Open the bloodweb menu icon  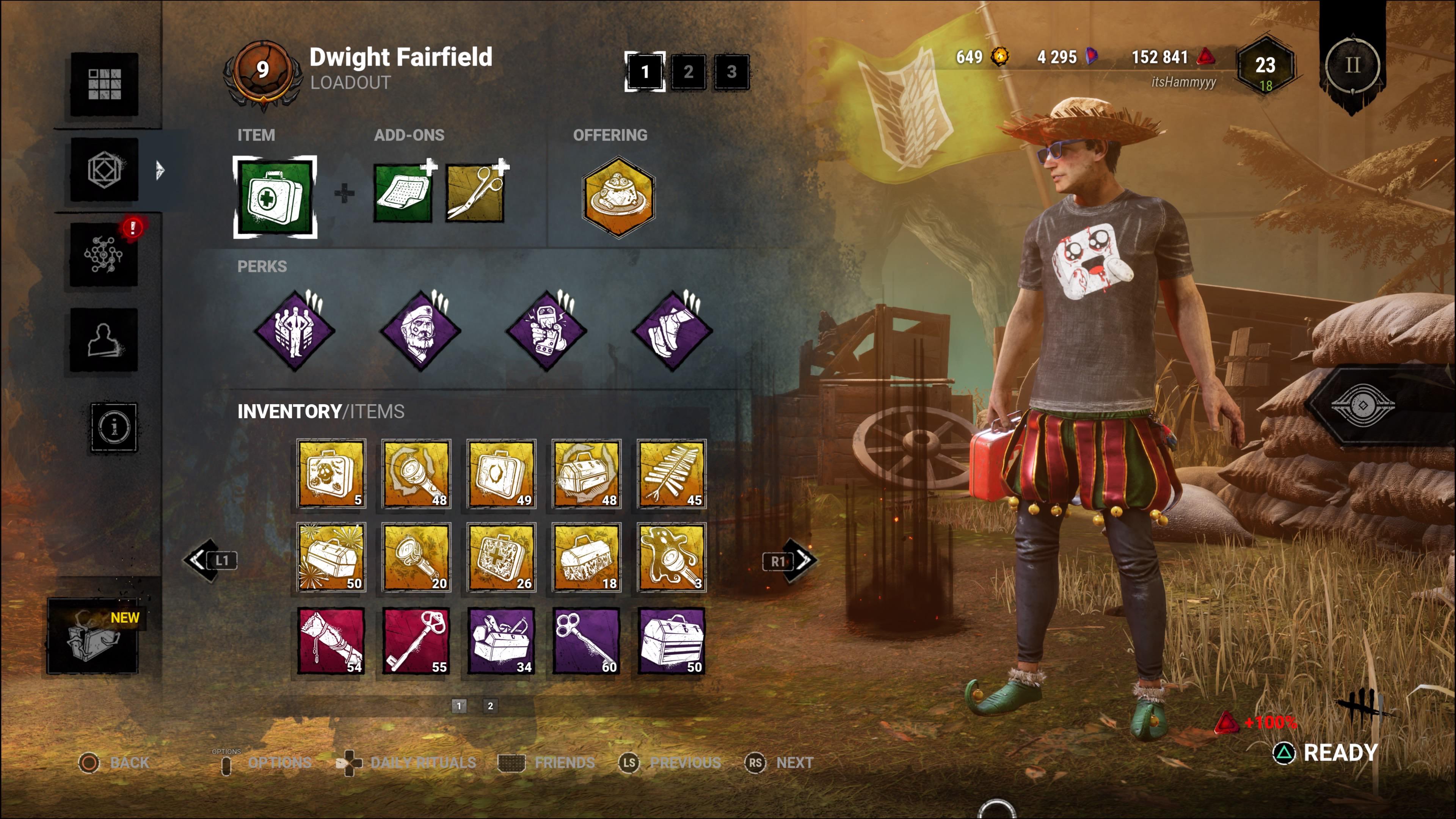coord(104,254)
